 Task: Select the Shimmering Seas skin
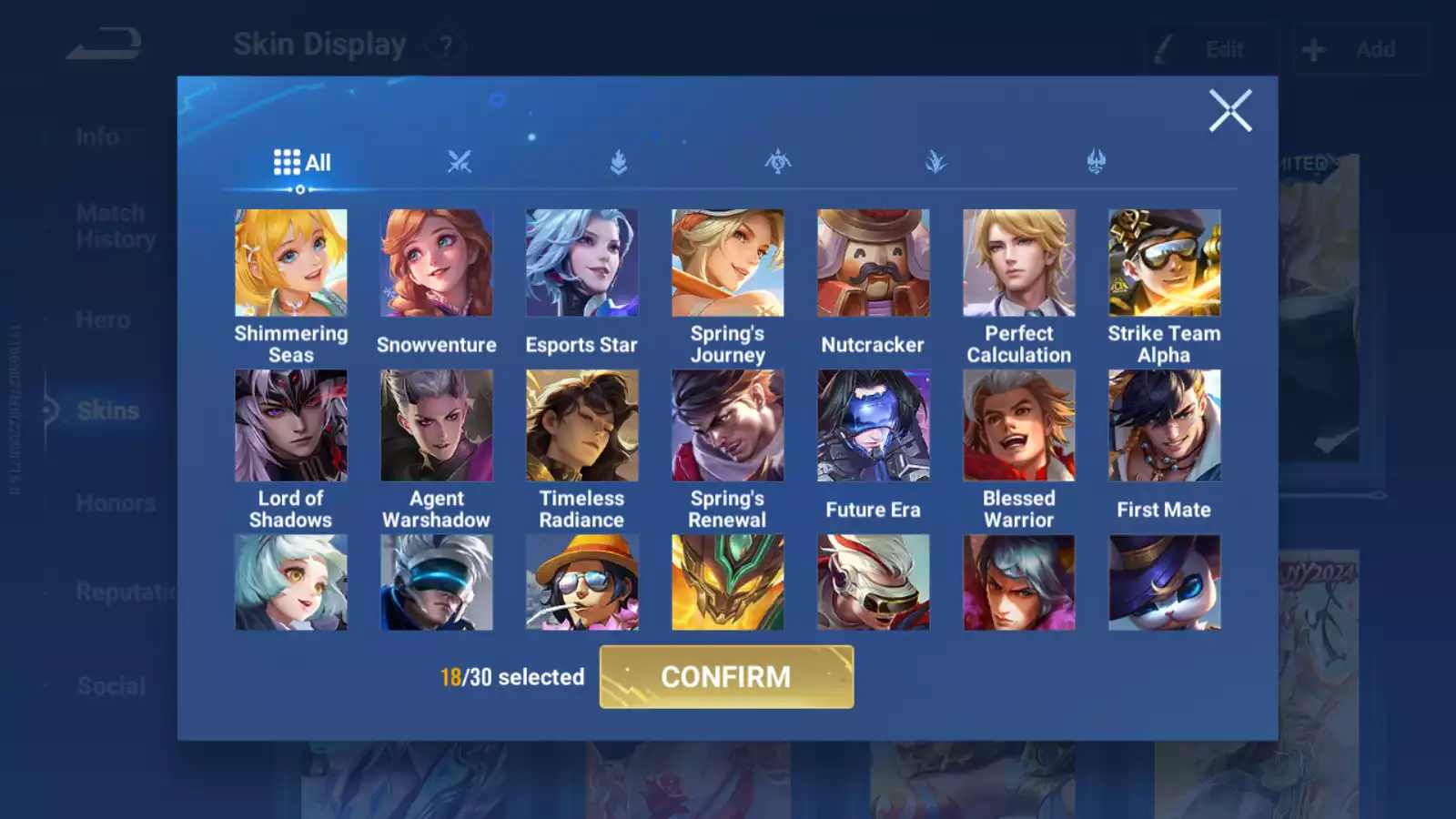pos(291,263)
